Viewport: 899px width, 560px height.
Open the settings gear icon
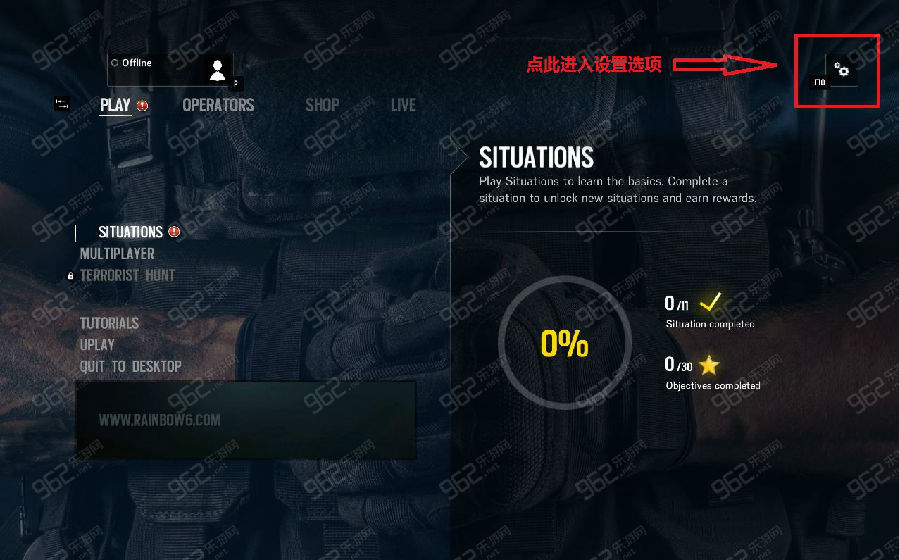click(x=843, y=70)
